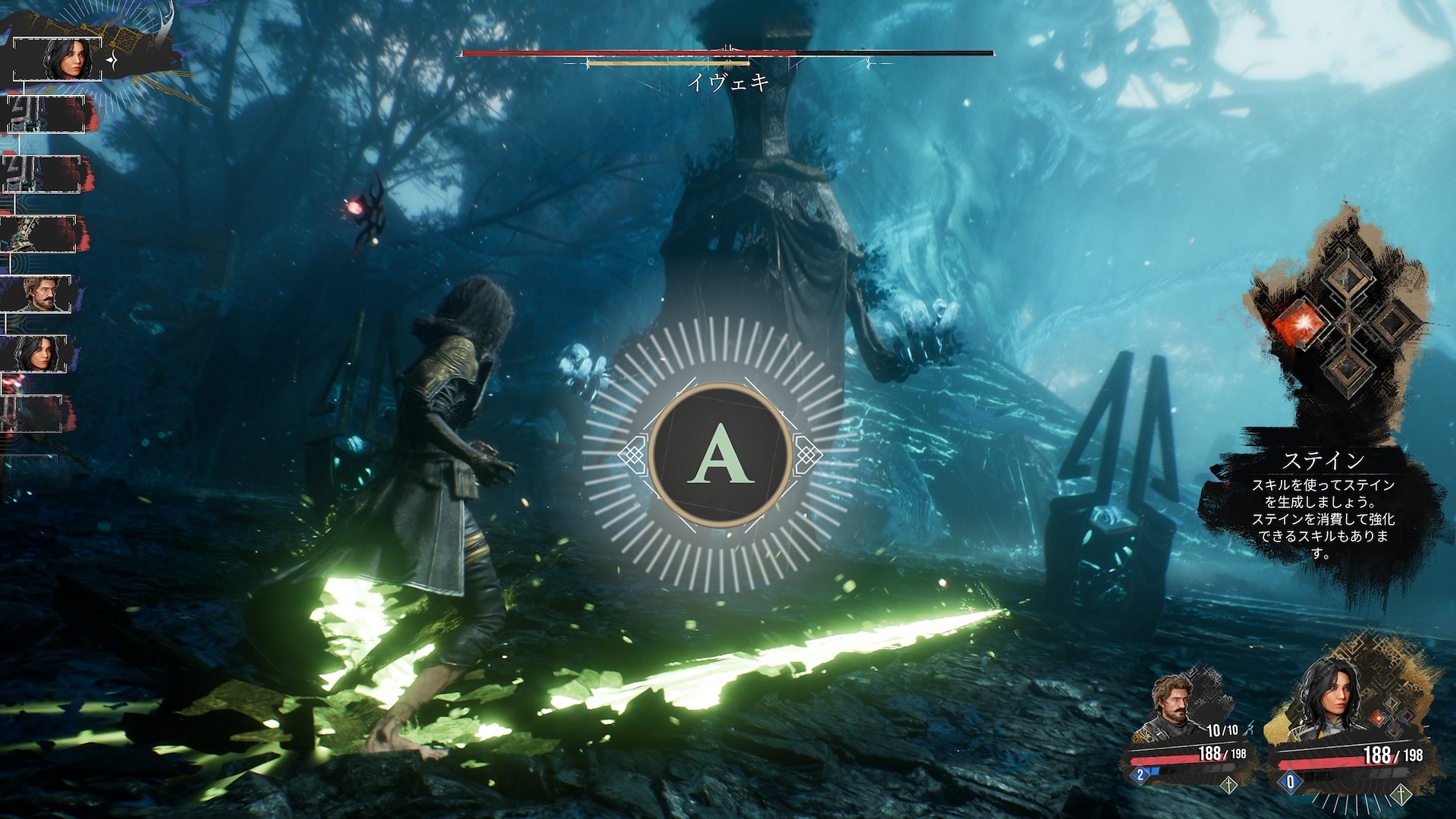1456x819 pixels.
Task: Click the active character portrait heading the turn order
Action: click(58, 58)
